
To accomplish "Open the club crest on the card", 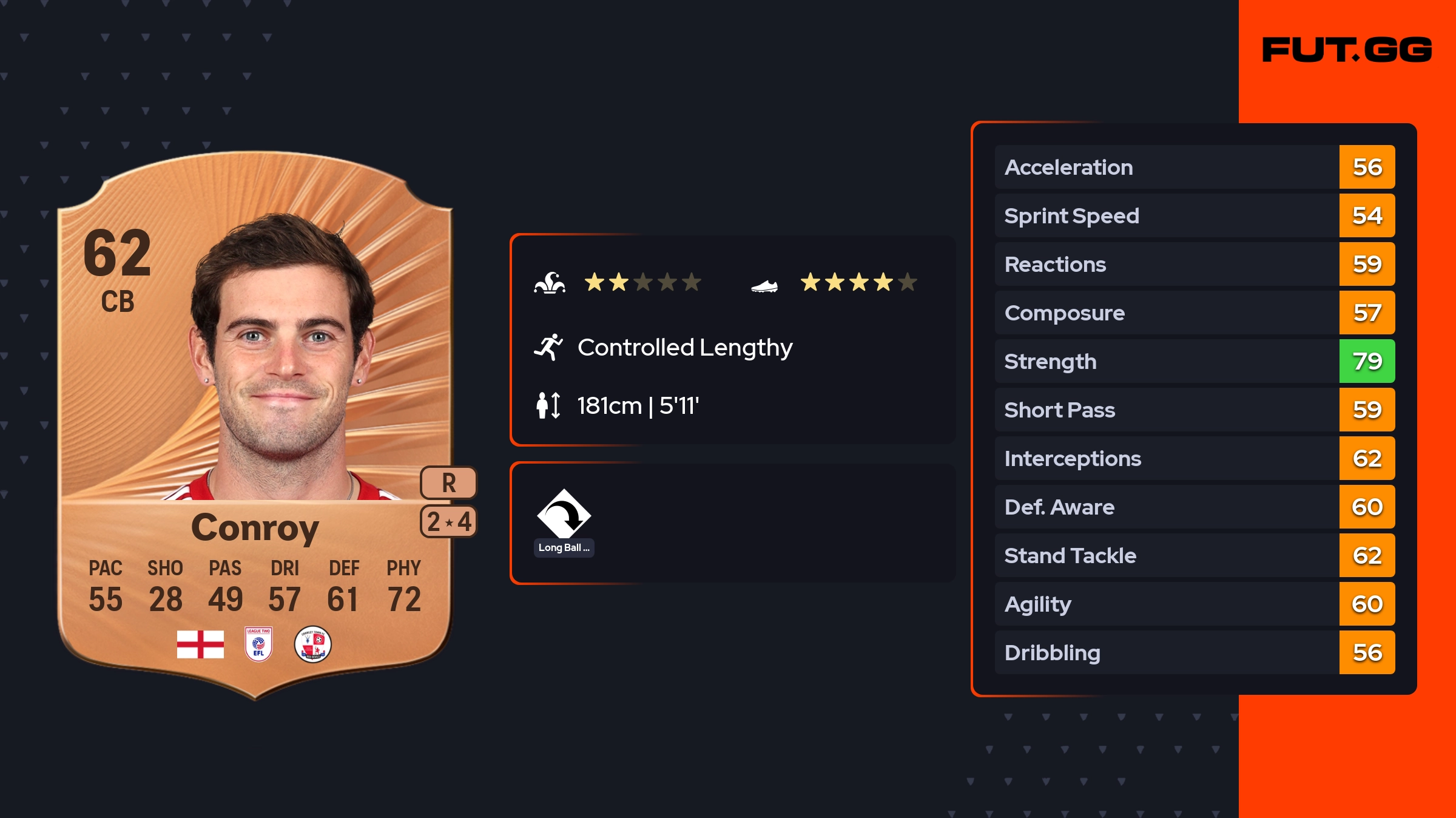I will click(x=312, y=644).
